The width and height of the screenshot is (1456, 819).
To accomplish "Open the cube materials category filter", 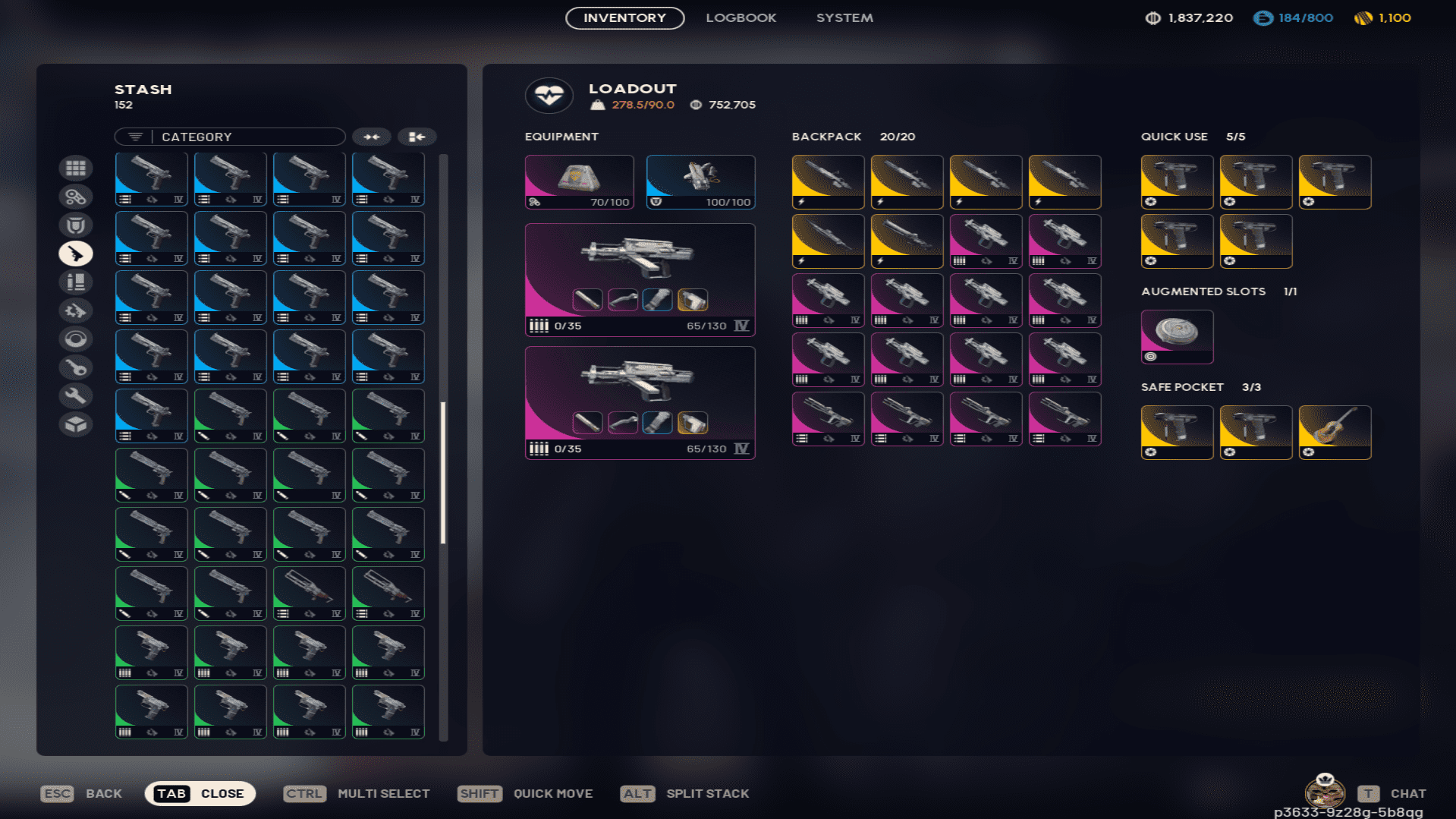I will pos(75,424).
